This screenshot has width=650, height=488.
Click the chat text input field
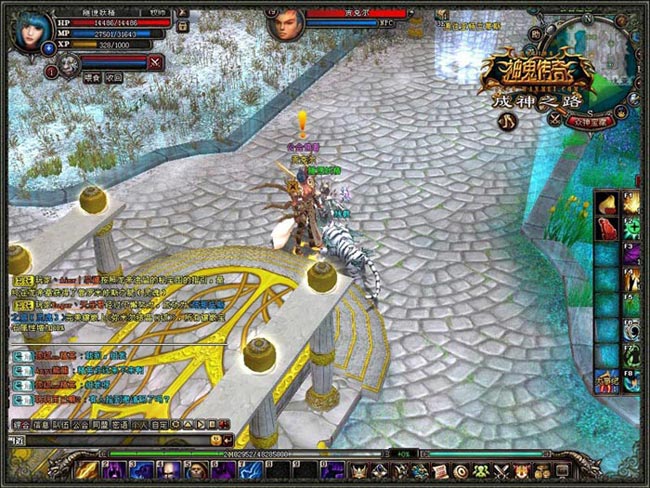tap(110, 440)
